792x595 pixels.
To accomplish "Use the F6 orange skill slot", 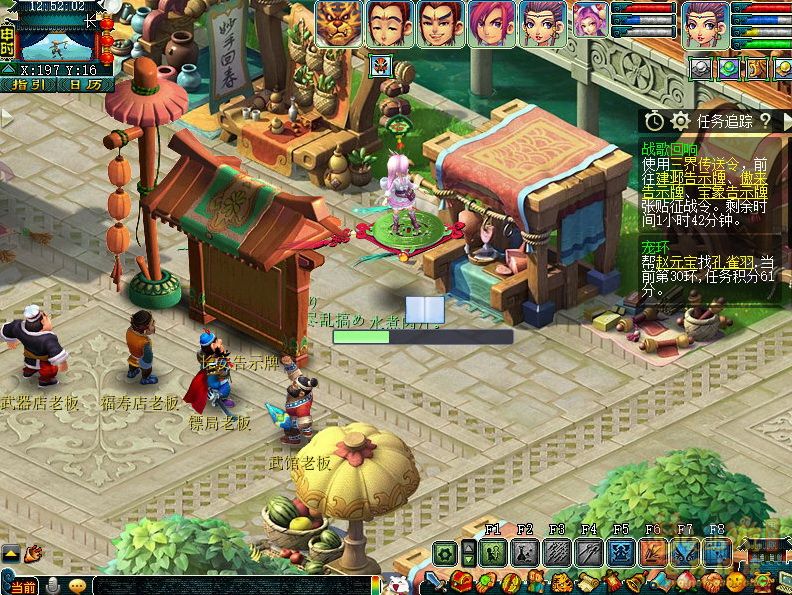I will (653, 553).
